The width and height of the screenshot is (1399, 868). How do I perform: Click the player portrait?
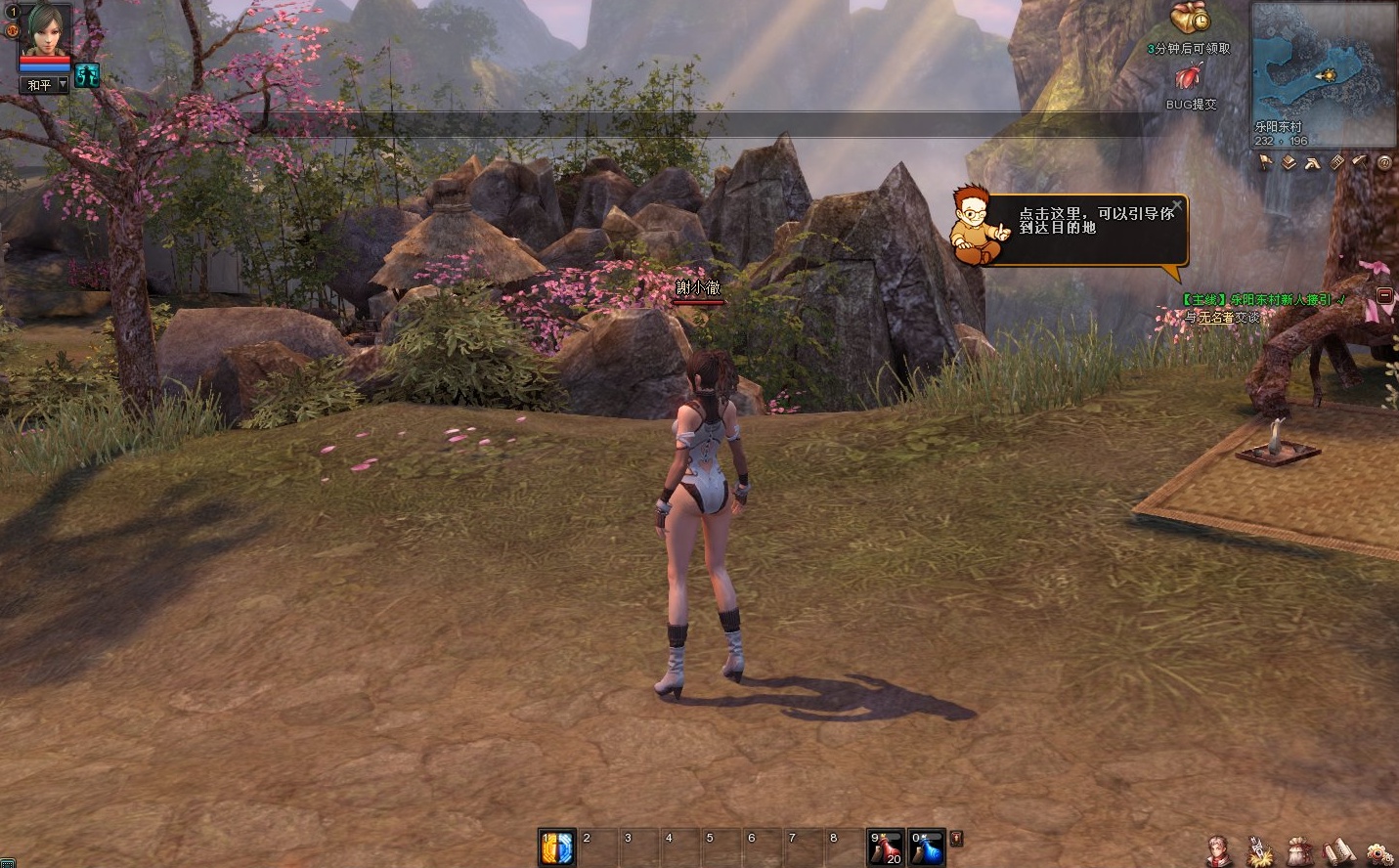45,30
